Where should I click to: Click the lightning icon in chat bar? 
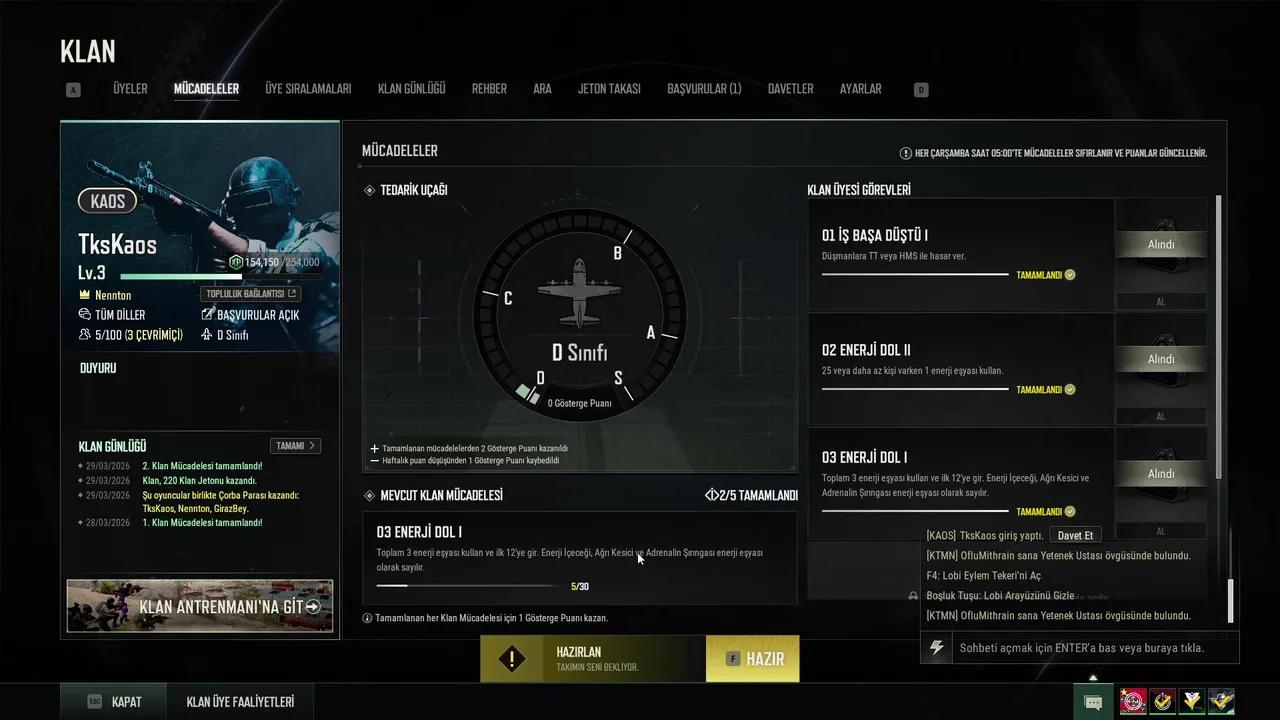(x=936, y=648)
